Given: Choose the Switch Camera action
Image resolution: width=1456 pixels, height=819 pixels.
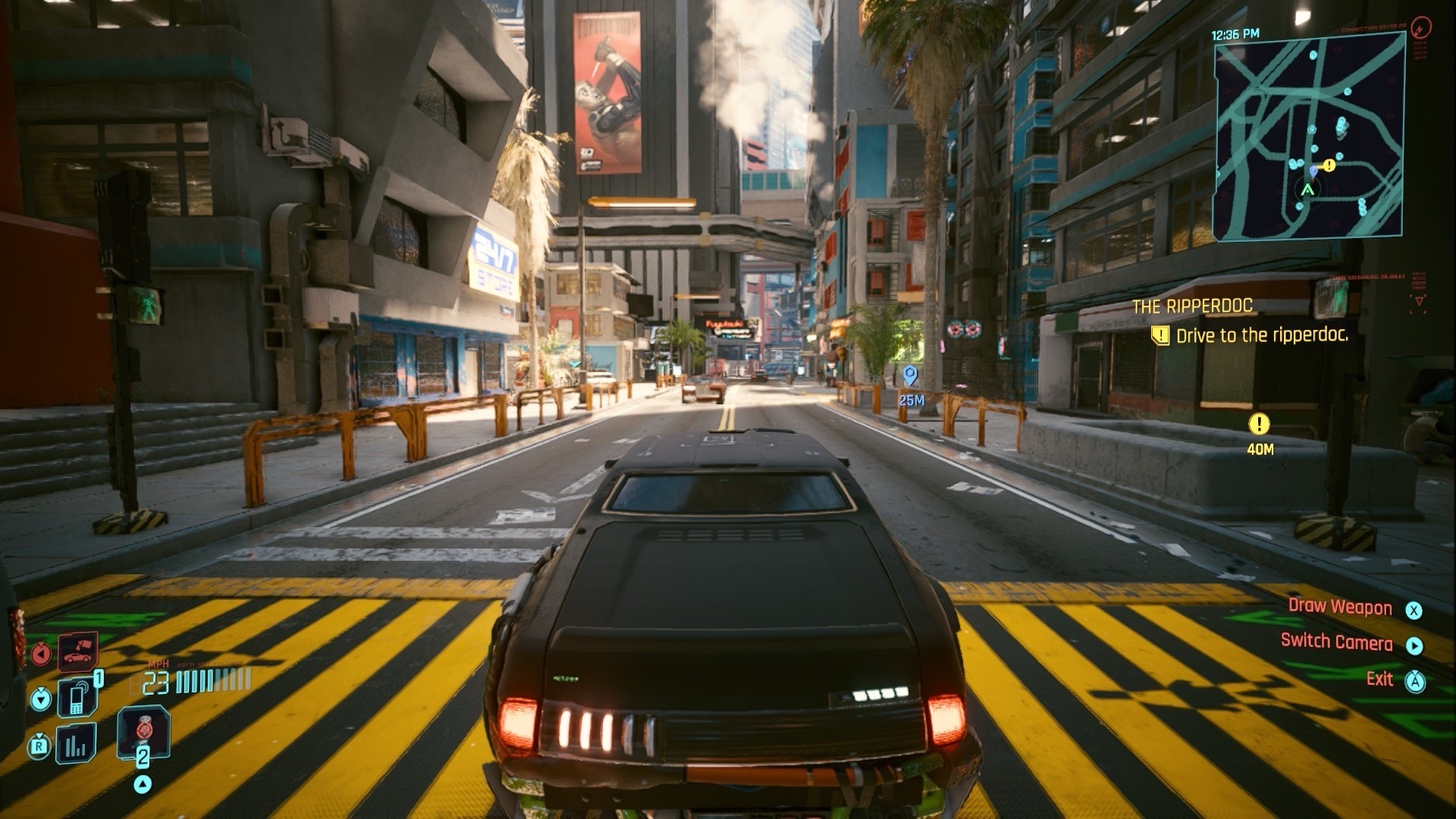Looking at the screenshot, I should pyautogui.click(x=1336, y=642).
